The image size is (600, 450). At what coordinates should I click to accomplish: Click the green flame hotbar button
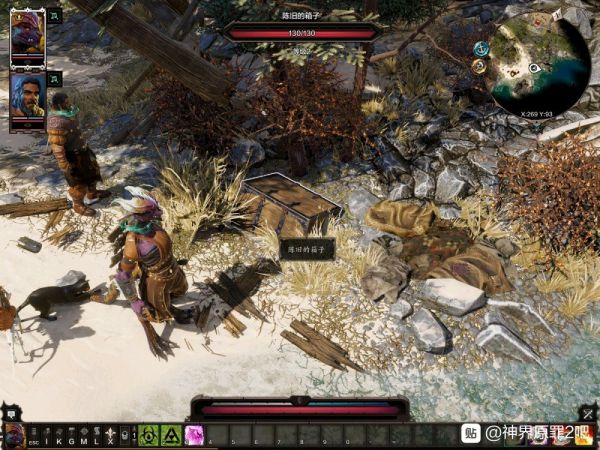149,435
